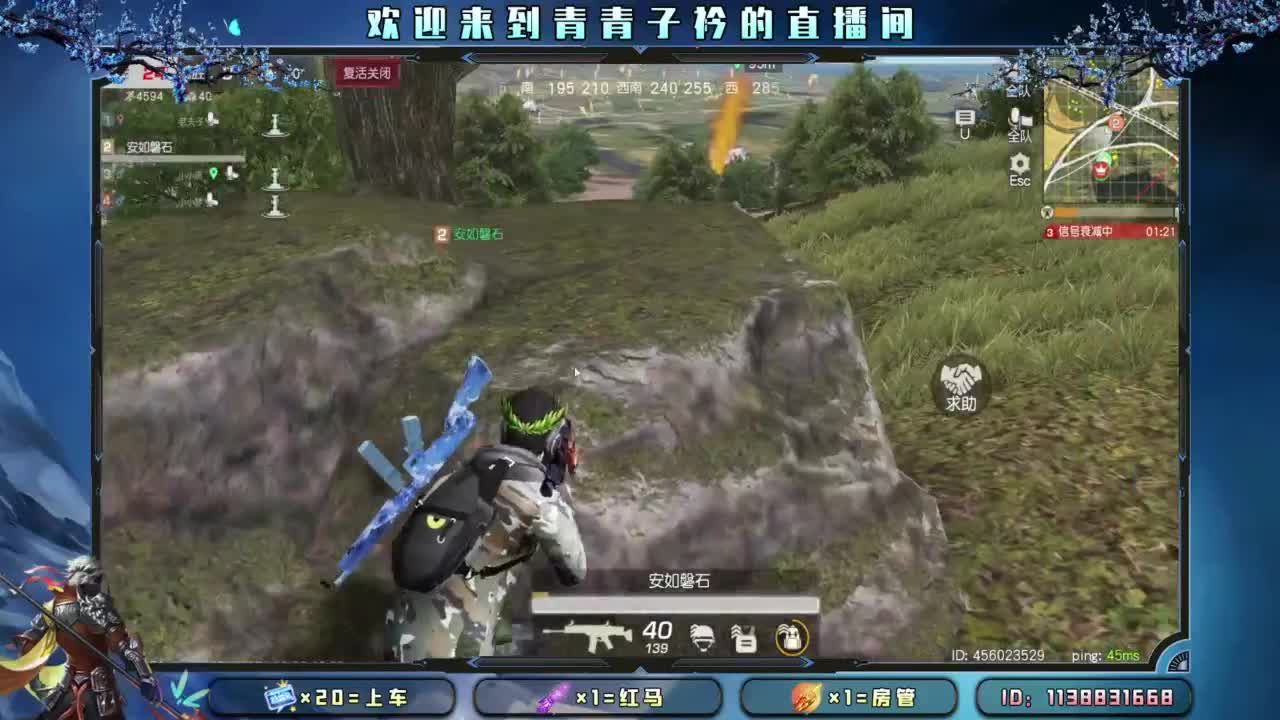Screen dimensions: 1280x720
Task: Click the helmet icon in the equipment bar
Action: 703,638
